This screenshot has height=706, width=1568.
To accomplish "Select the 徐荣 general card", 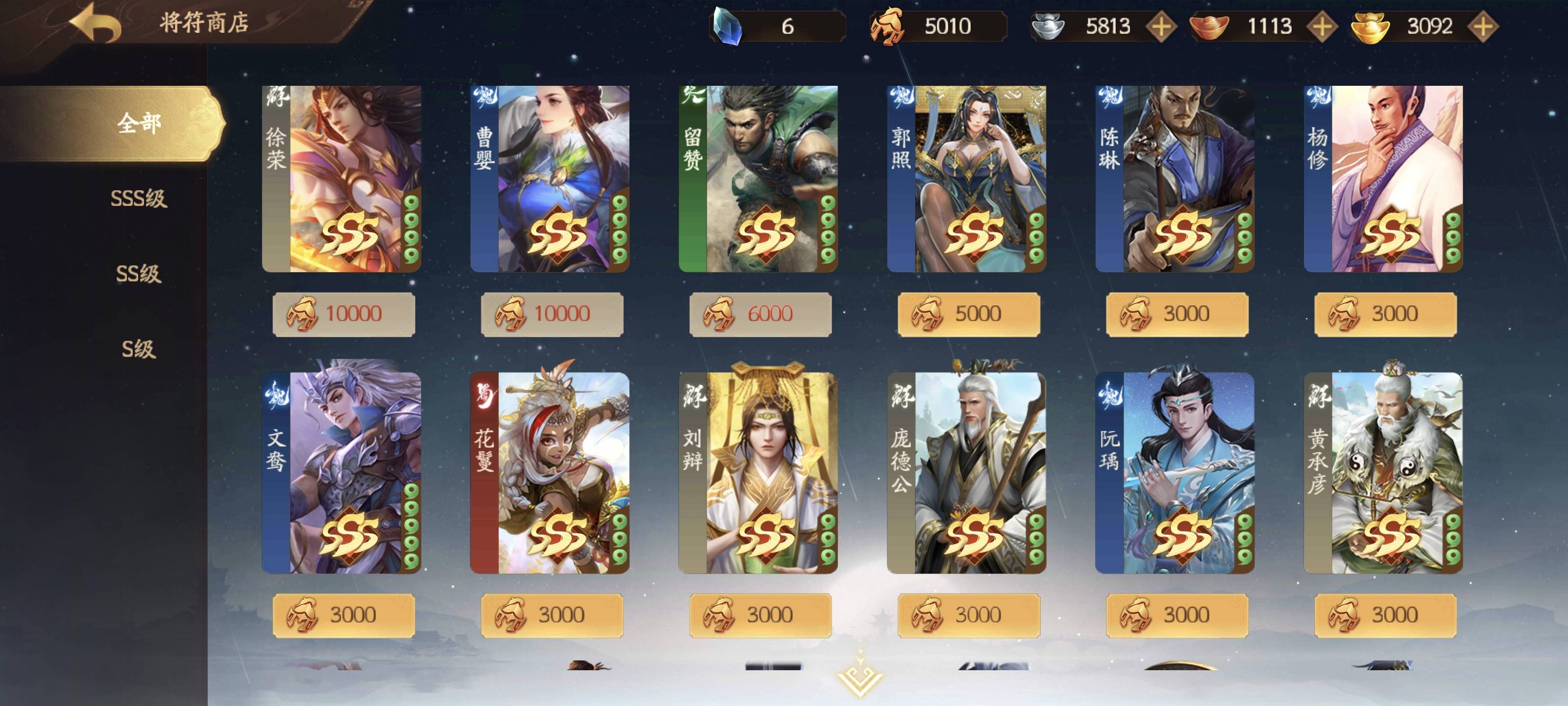I will pos(342,178).
